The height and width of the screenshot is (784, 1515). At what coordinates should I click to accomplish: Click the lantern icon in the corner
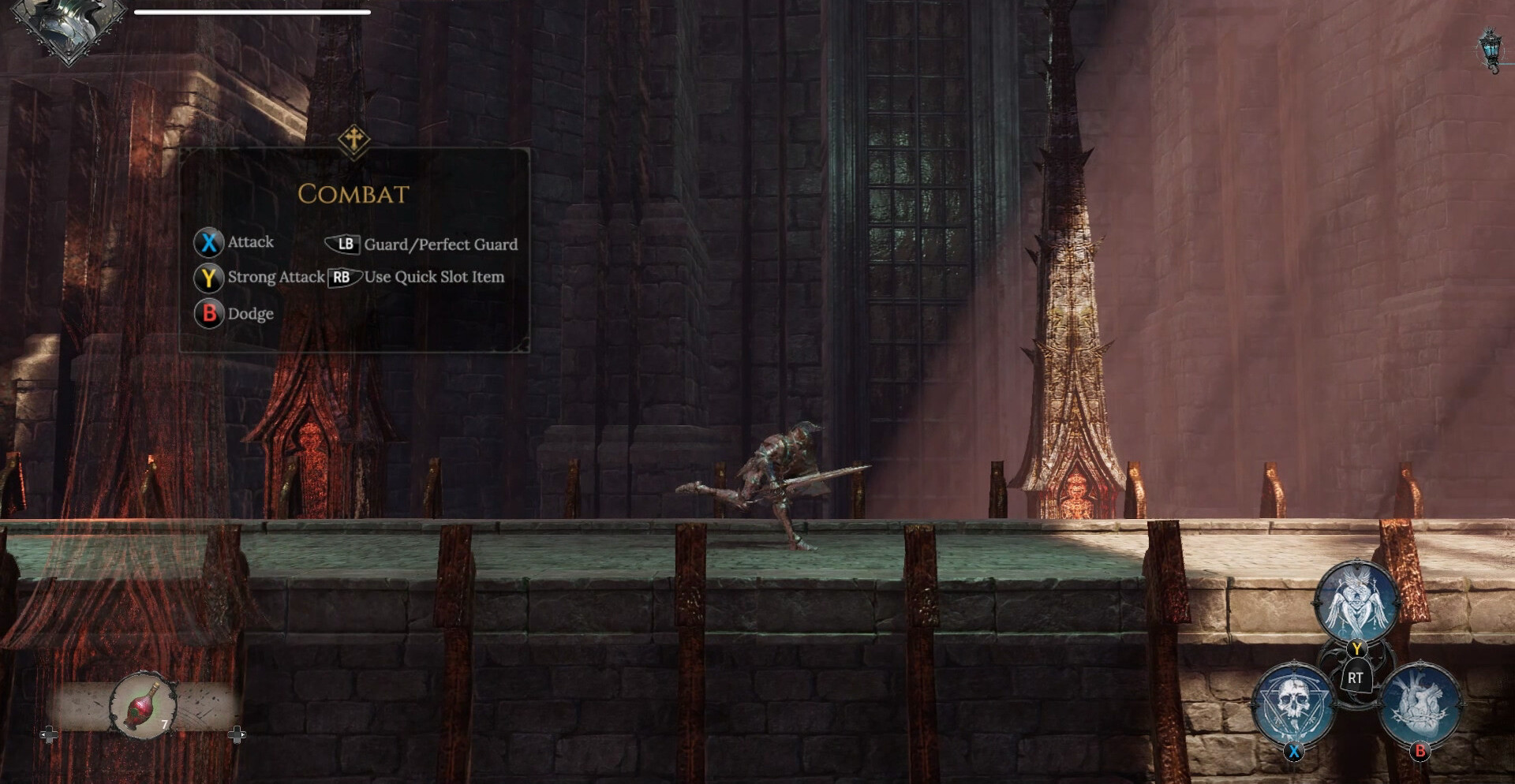[1490, 49]
